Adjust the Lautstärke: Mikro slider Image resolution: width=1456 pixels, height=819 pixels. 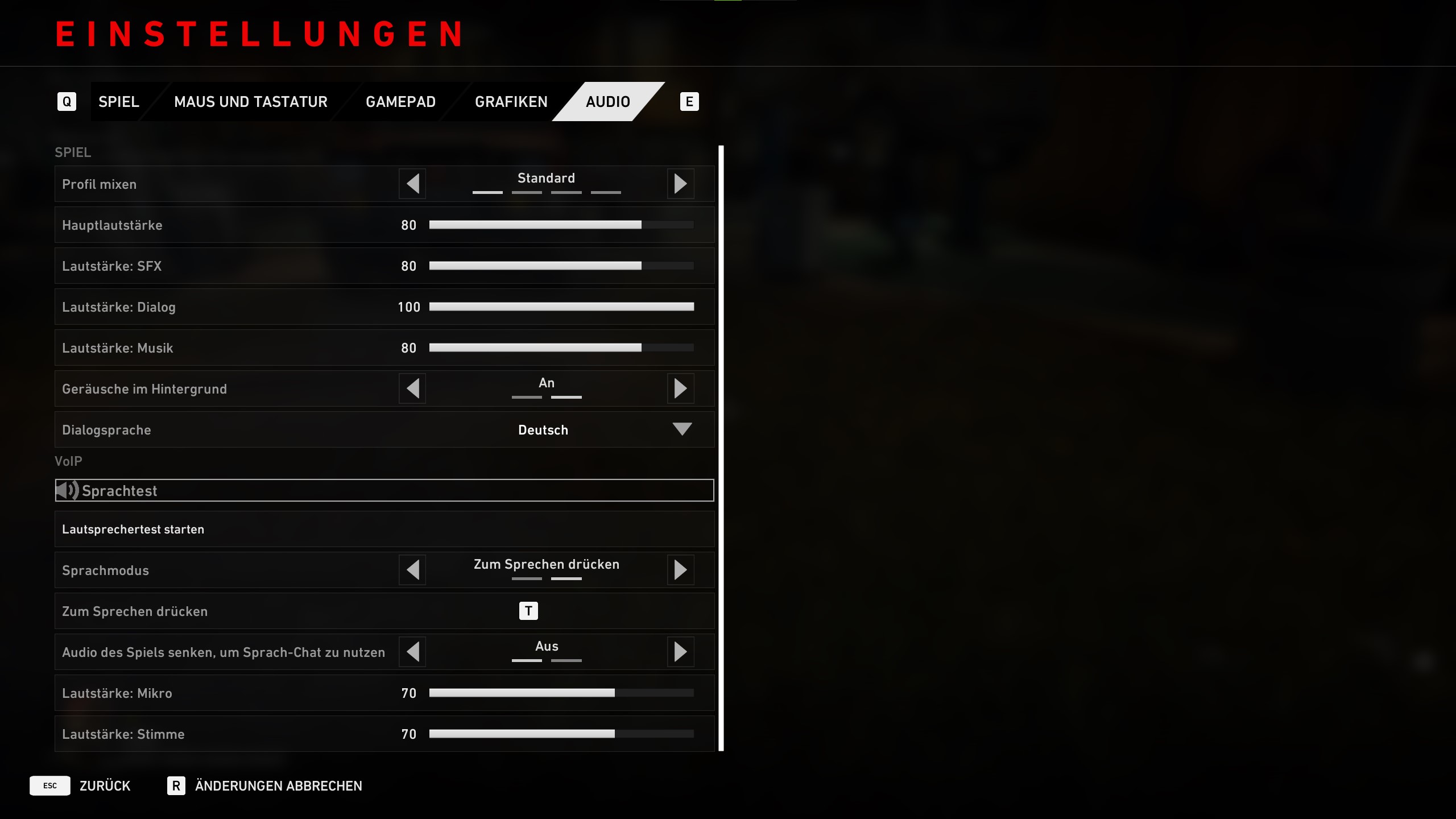tap(561, 693)
